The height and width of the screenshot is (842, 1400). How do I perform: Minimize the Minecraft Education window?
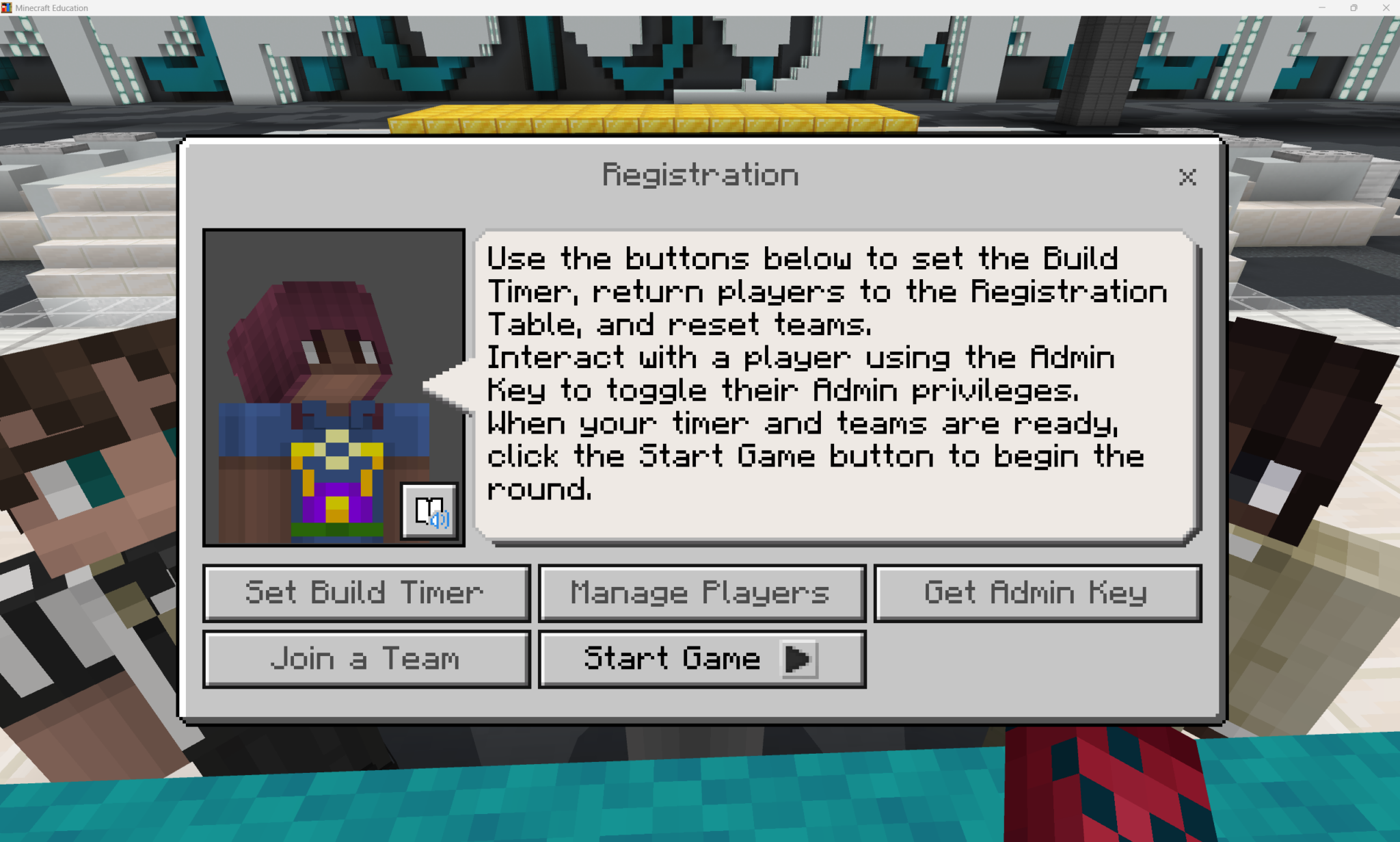[1321, 8]
